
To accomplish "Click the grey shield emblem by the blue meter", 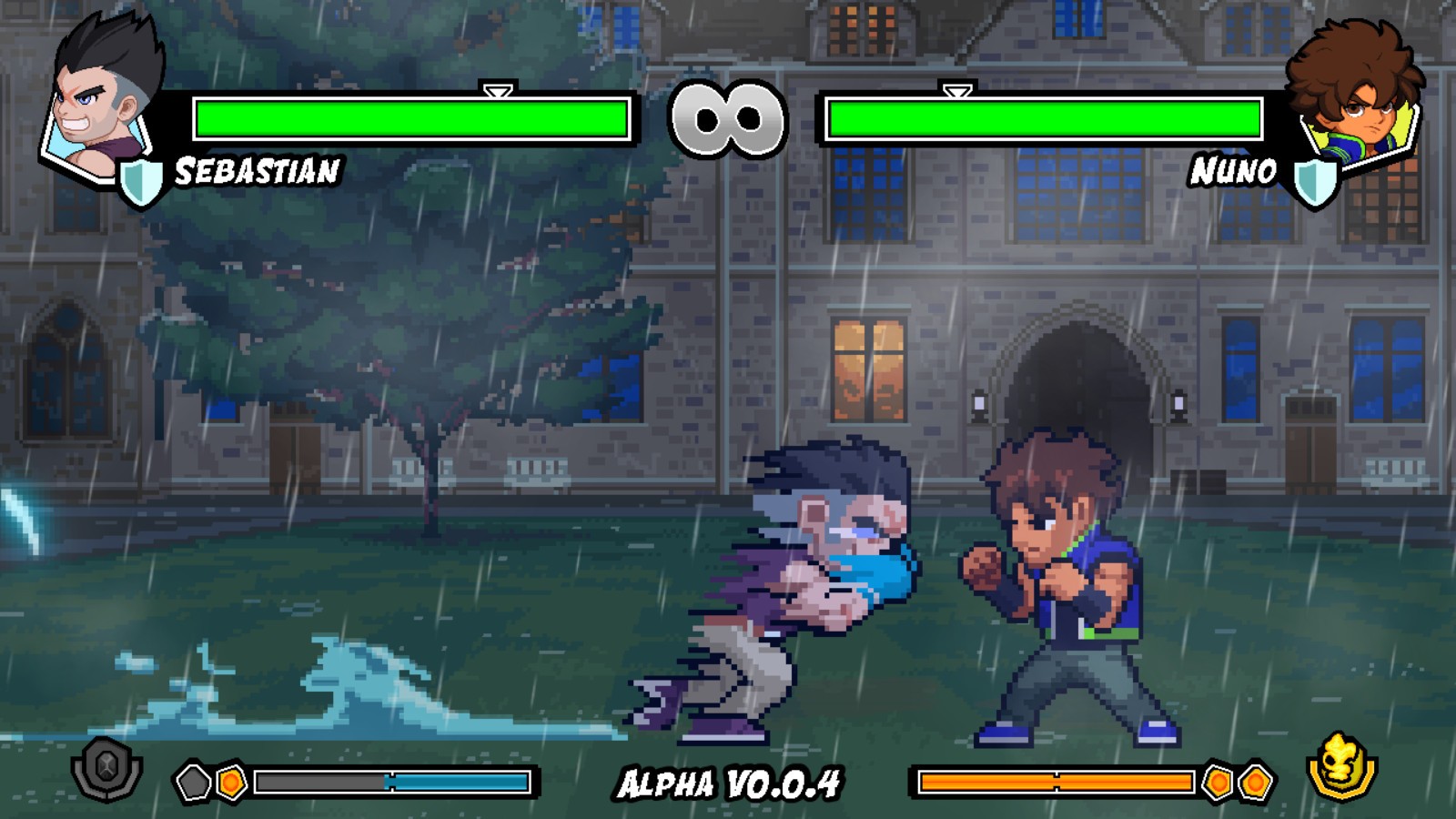I will [106, 771].
